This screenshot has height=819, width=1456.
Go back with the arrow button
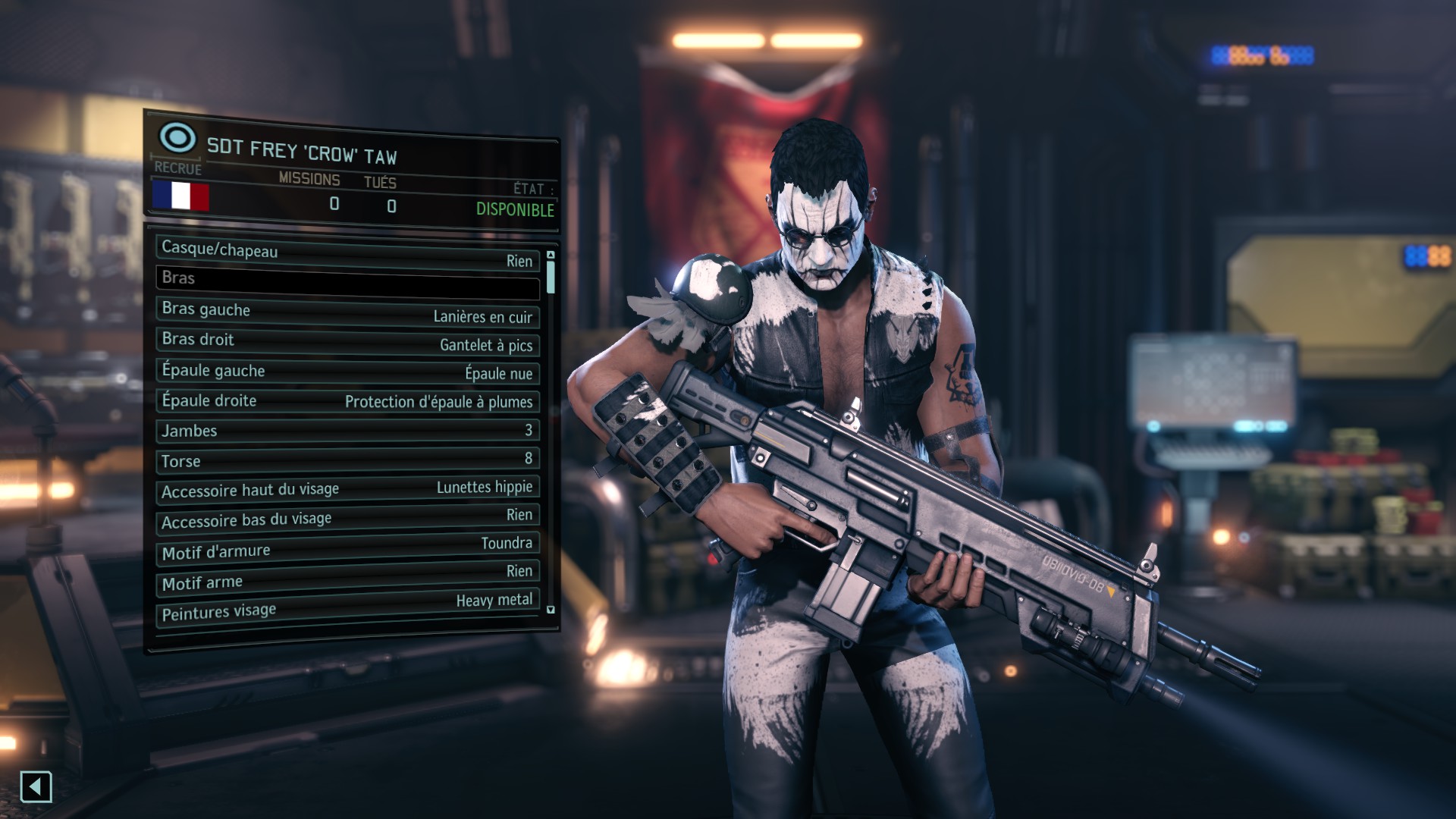36,787
